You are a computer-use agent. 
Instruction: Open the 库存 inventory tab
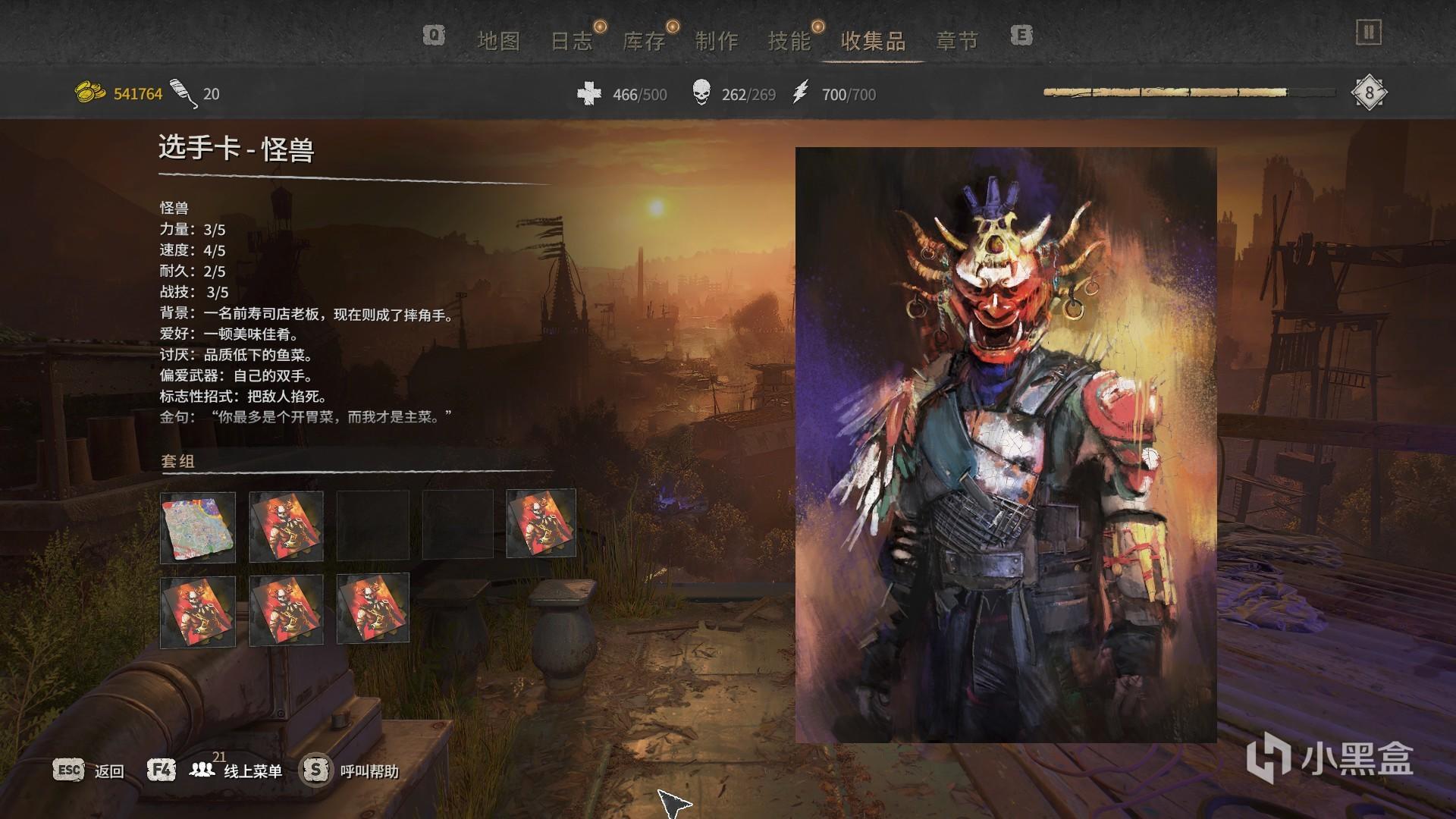644,41
